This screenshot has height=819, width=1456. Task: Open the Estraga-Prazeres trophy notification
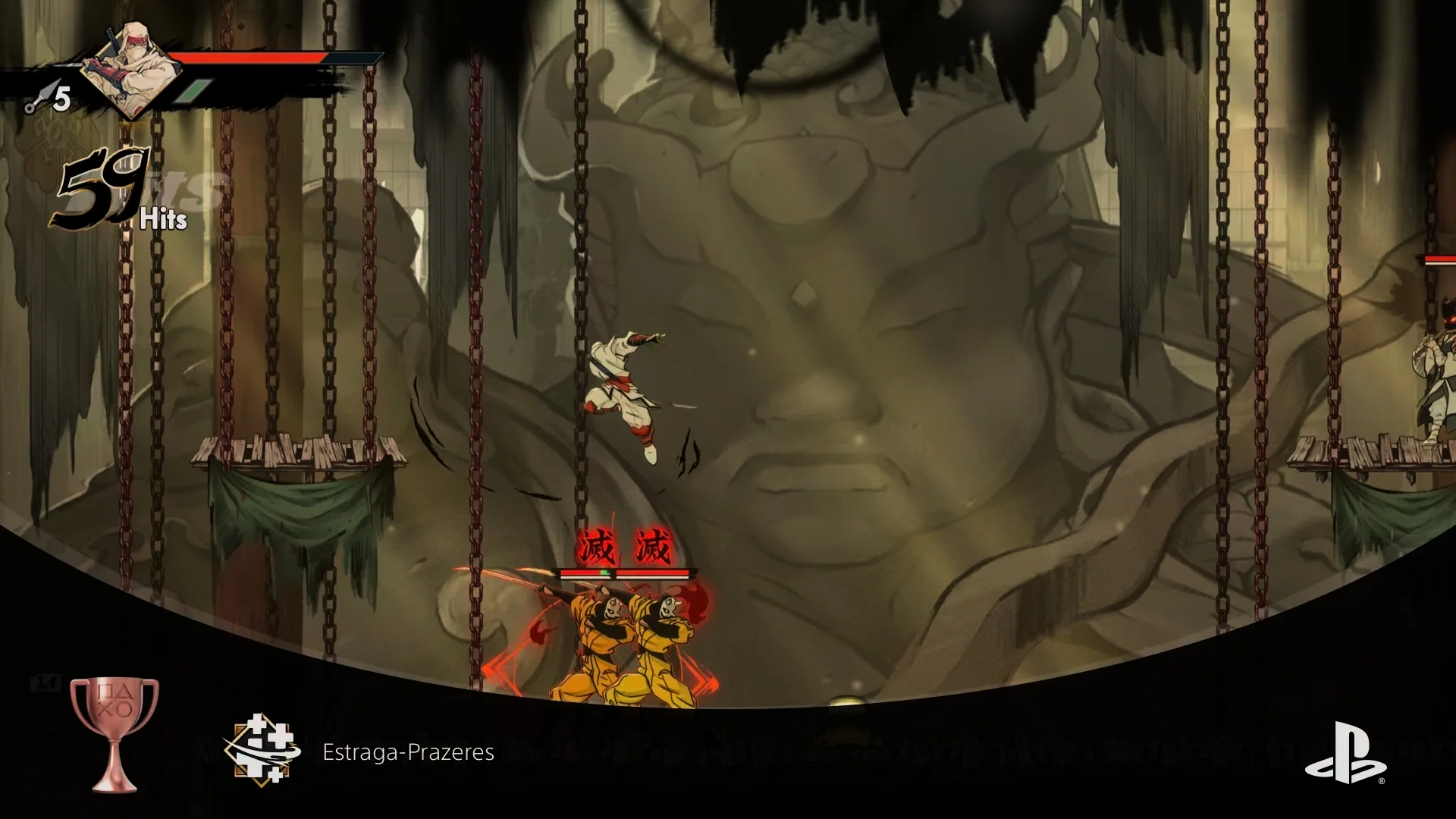coord(408,752)
